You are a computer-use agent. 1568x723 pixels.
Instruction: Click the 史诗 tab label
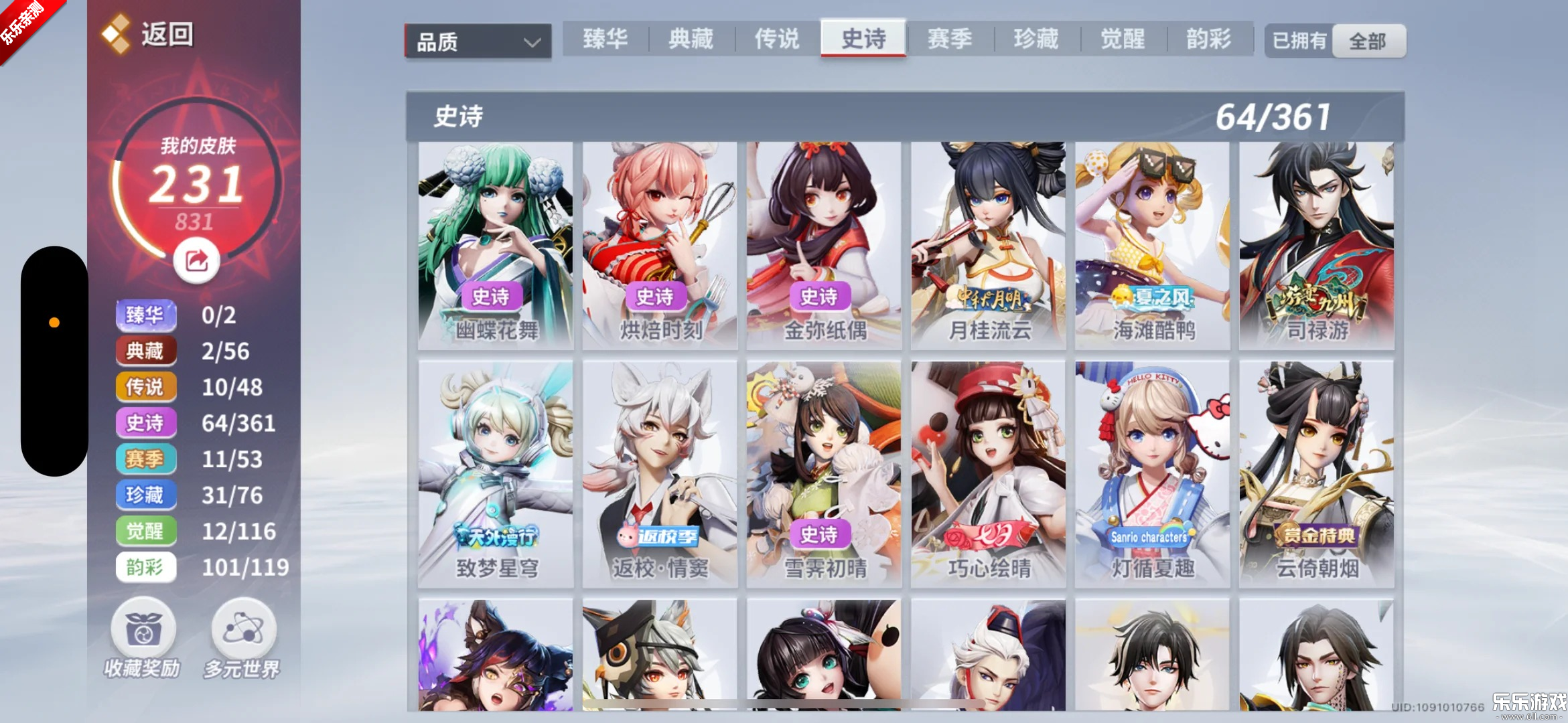click(863, 39)
